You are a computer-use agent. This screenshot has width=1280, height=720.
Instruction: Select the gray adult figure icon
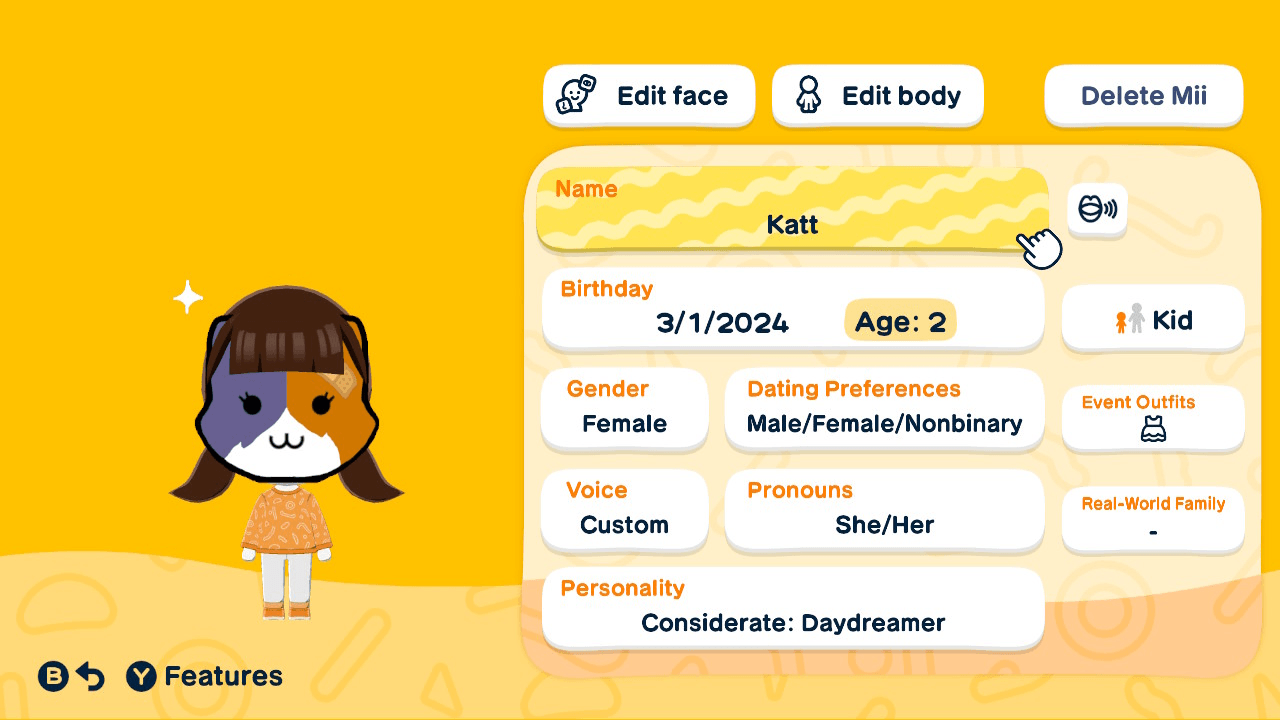pyautogui.click(x=1137, y=319)
